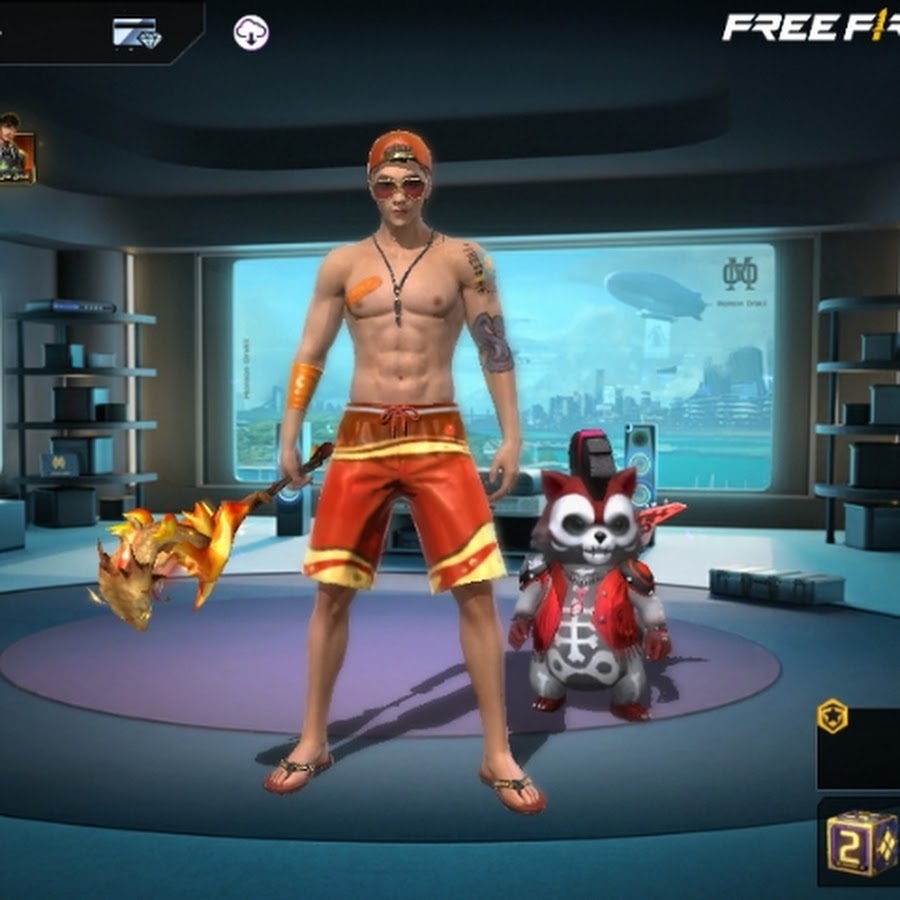Viewport: 900px width, 900px height.
Task: Open the purple cube numbered 2
Action: [x=860, y=843]
